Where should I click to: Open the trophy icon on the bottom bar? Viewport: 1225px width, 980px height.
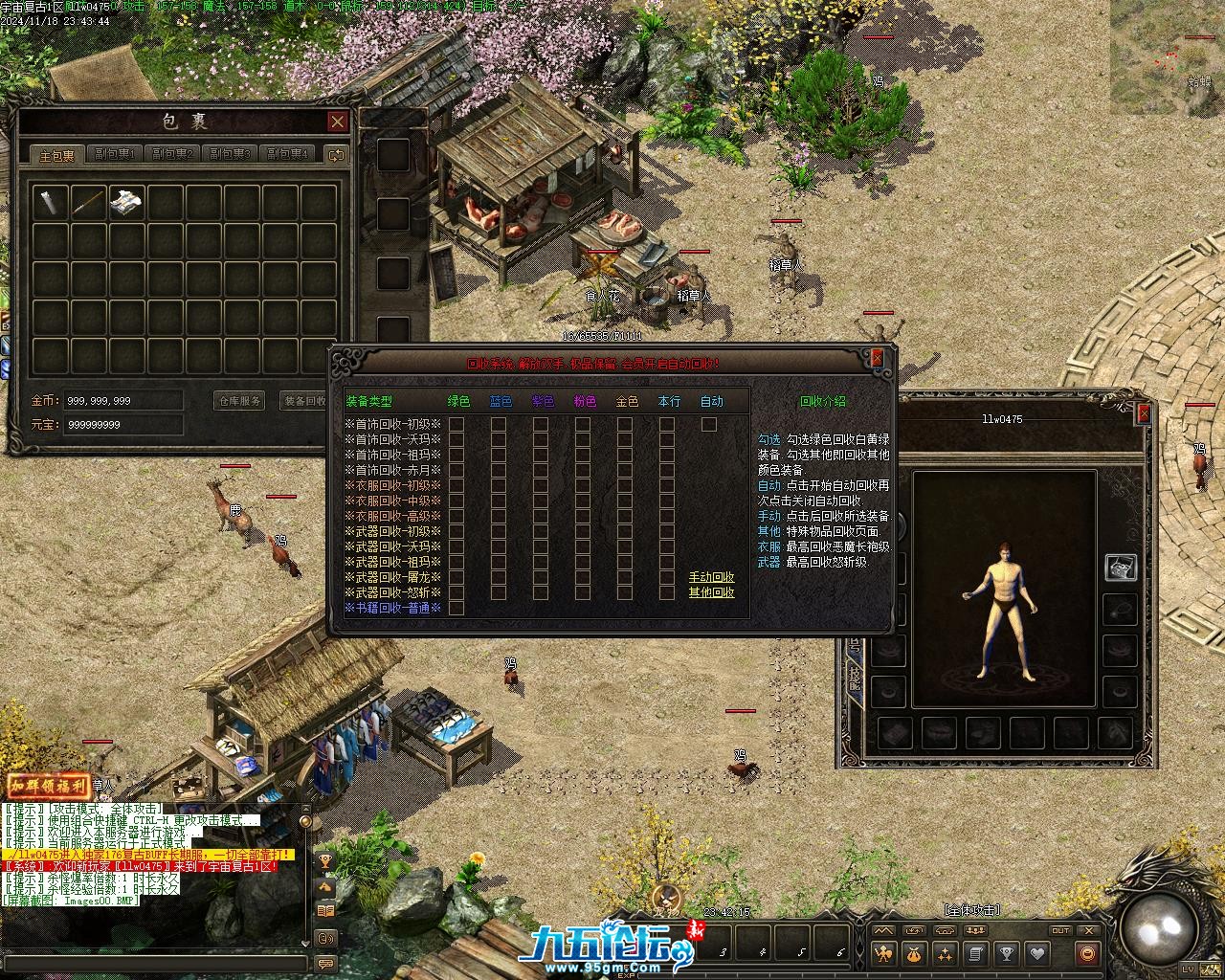coord(1006,953)
